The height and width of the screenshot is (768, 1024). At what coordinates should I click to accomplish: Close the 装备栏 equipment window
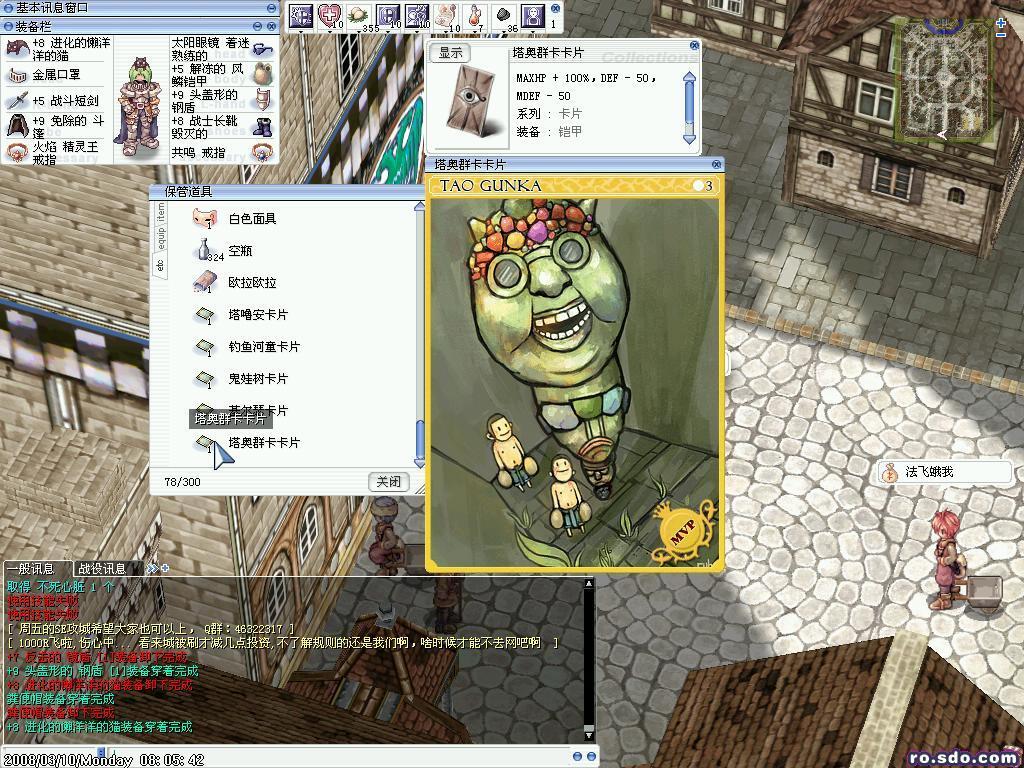click(x=271, y=27)
